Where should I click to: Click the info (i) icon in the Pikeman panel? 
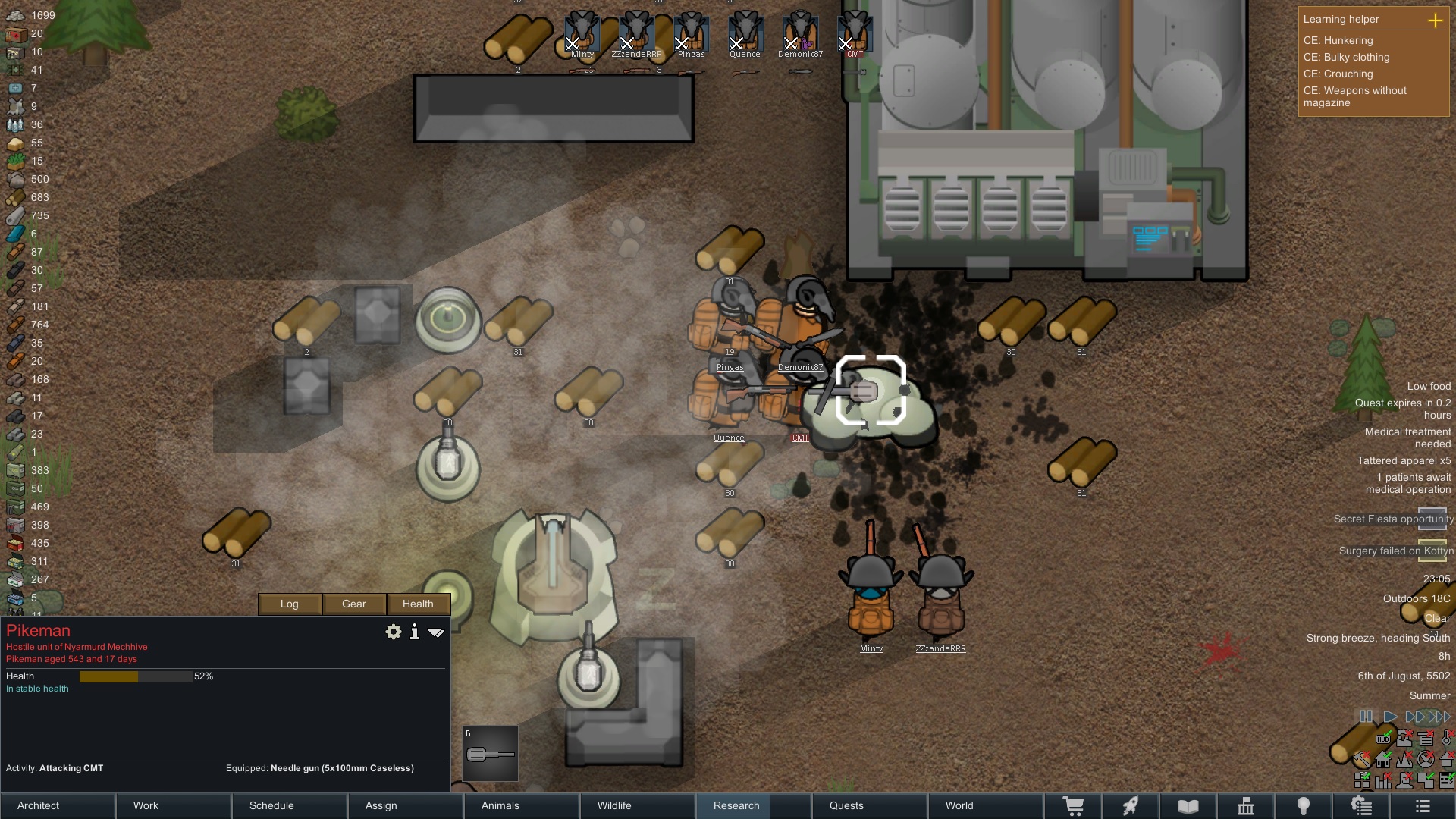pyautogui.click(x=415, y=632)
